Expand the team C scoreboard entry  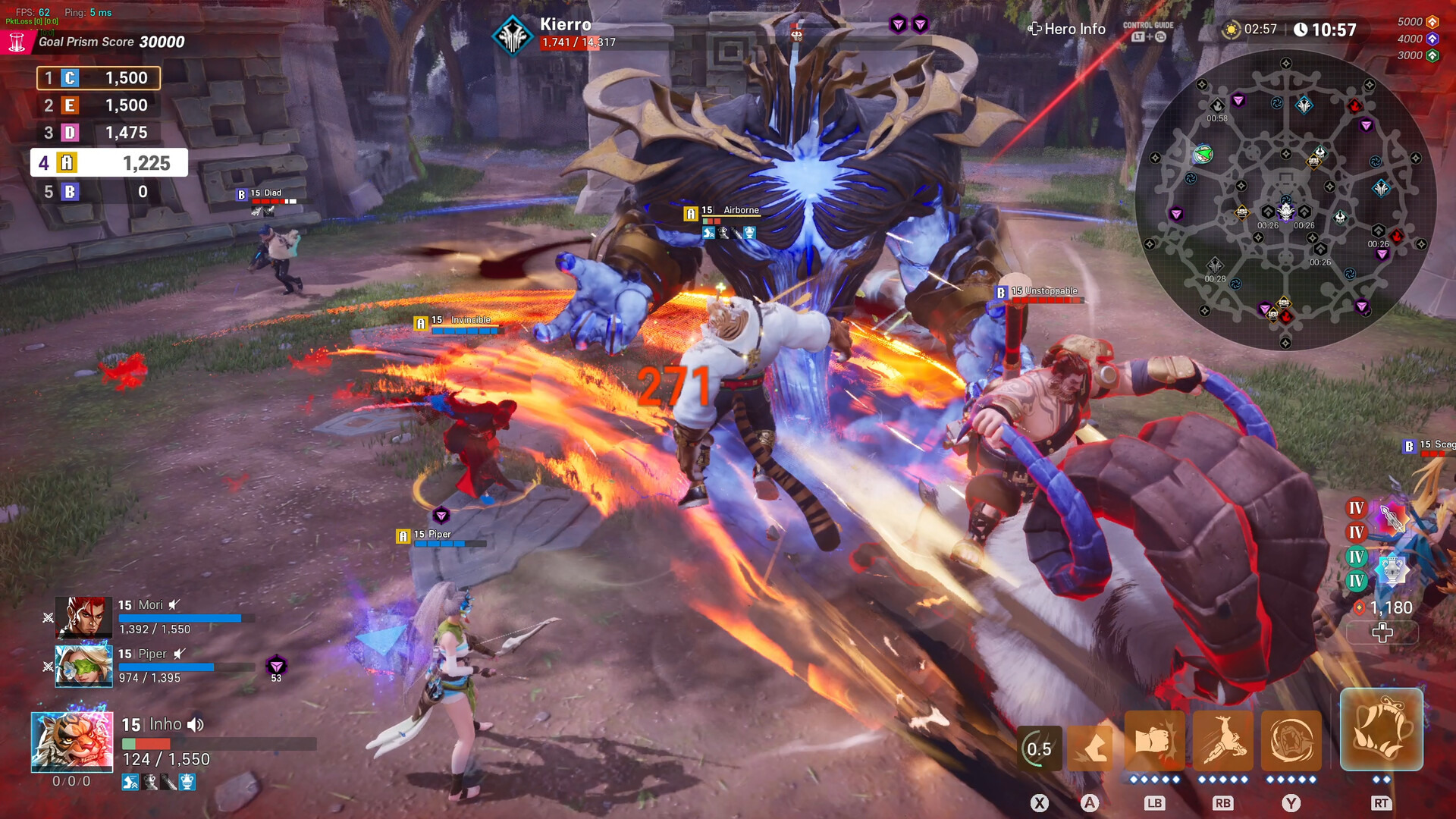pyautogui.click(x=97, y=77)
